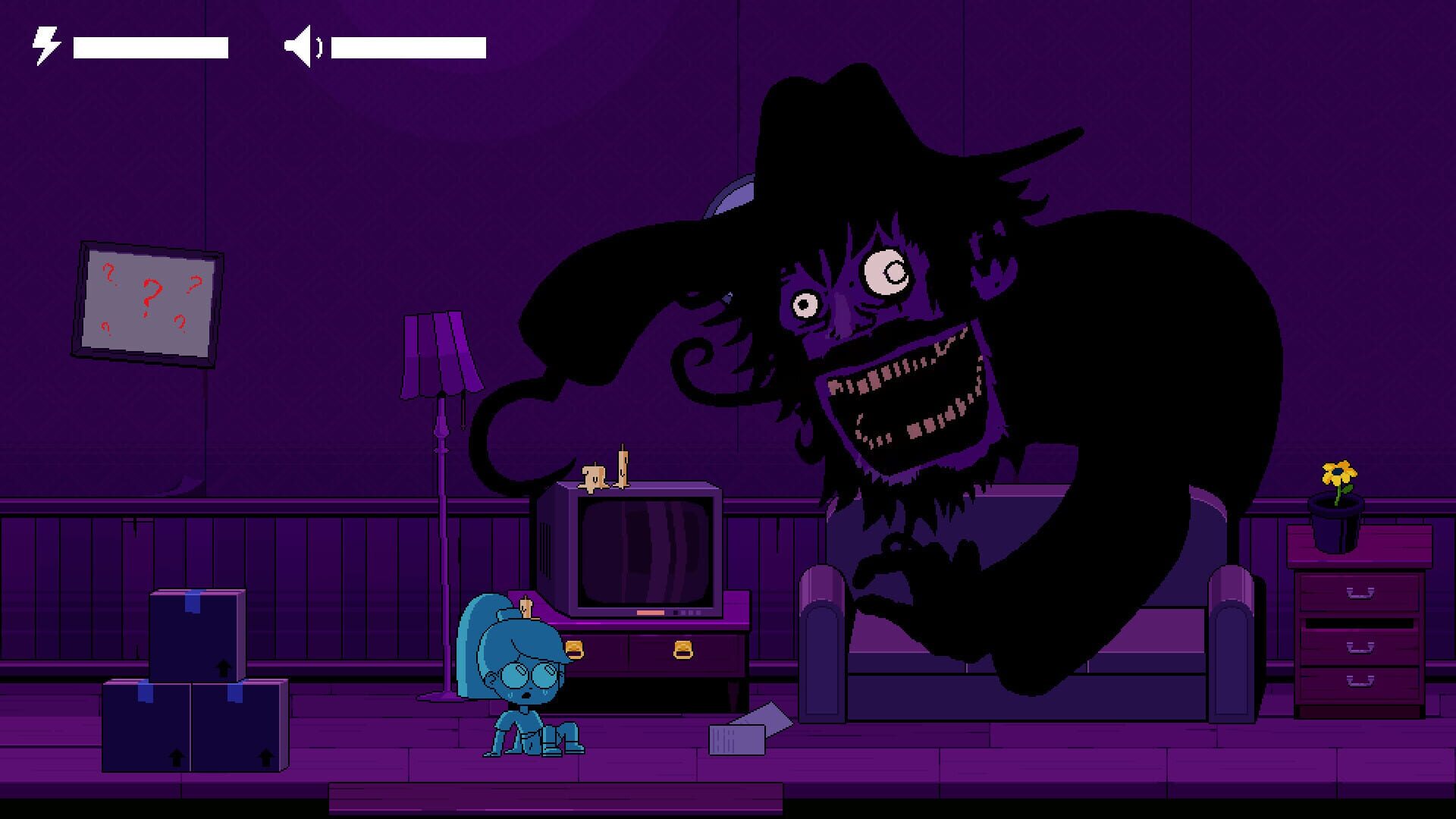Click the lightning bolt energy icon
The width and height of the screenshot is (1456, 819).
[44, 44]
